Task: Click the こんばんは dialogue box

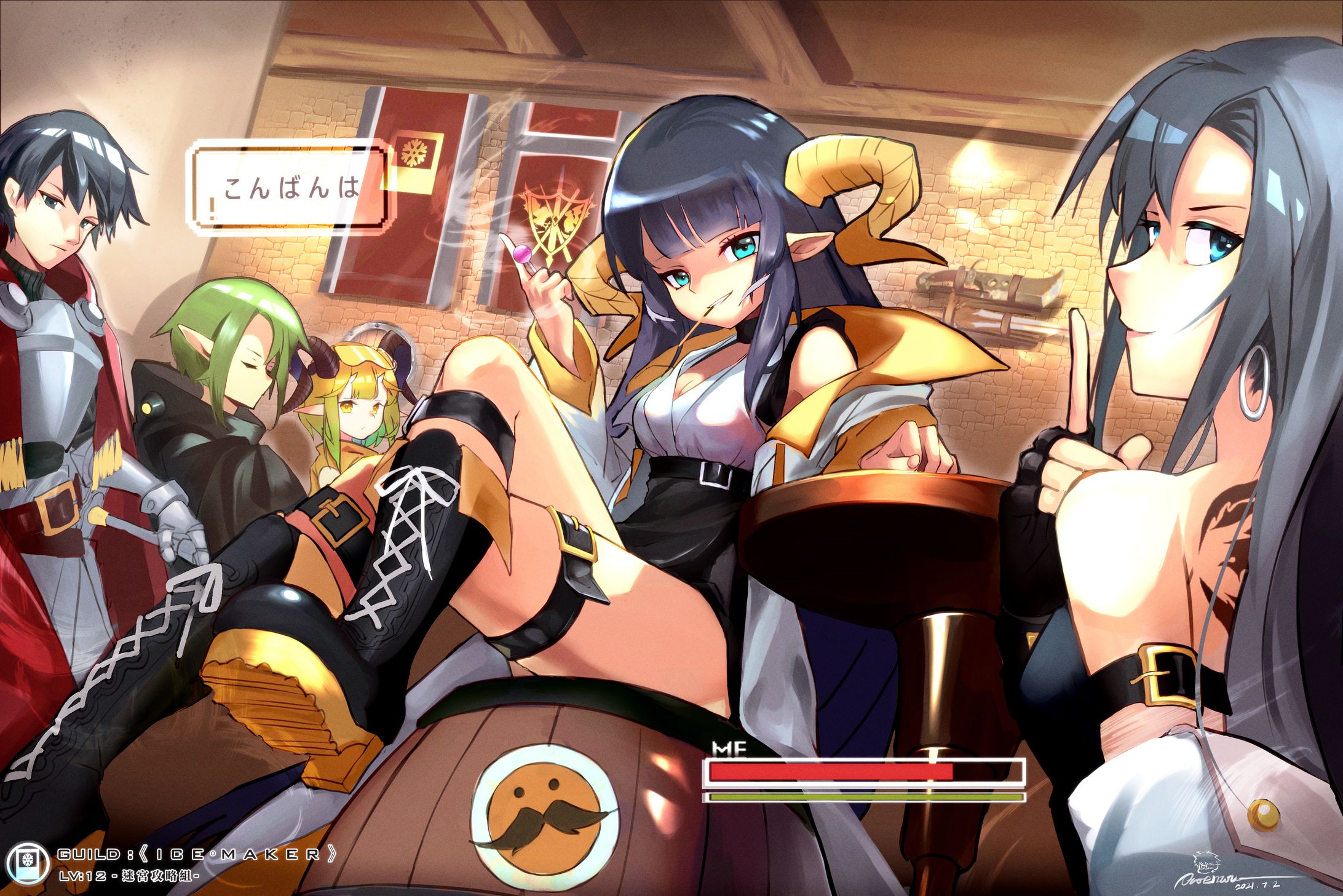Action: tap(293, 189)
